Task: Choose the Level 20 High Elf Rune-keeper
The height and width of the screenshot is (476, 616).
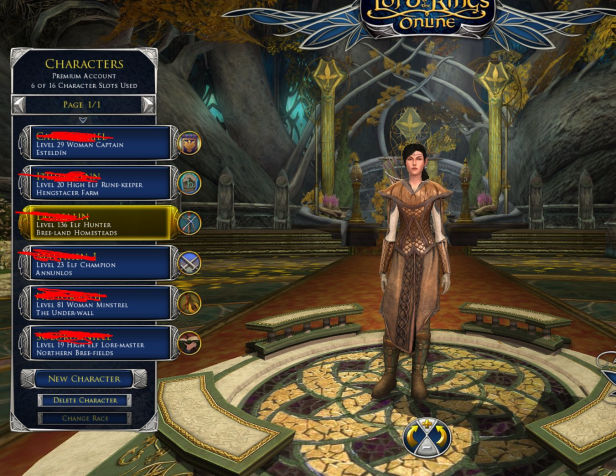Action: tap(95, 183)
